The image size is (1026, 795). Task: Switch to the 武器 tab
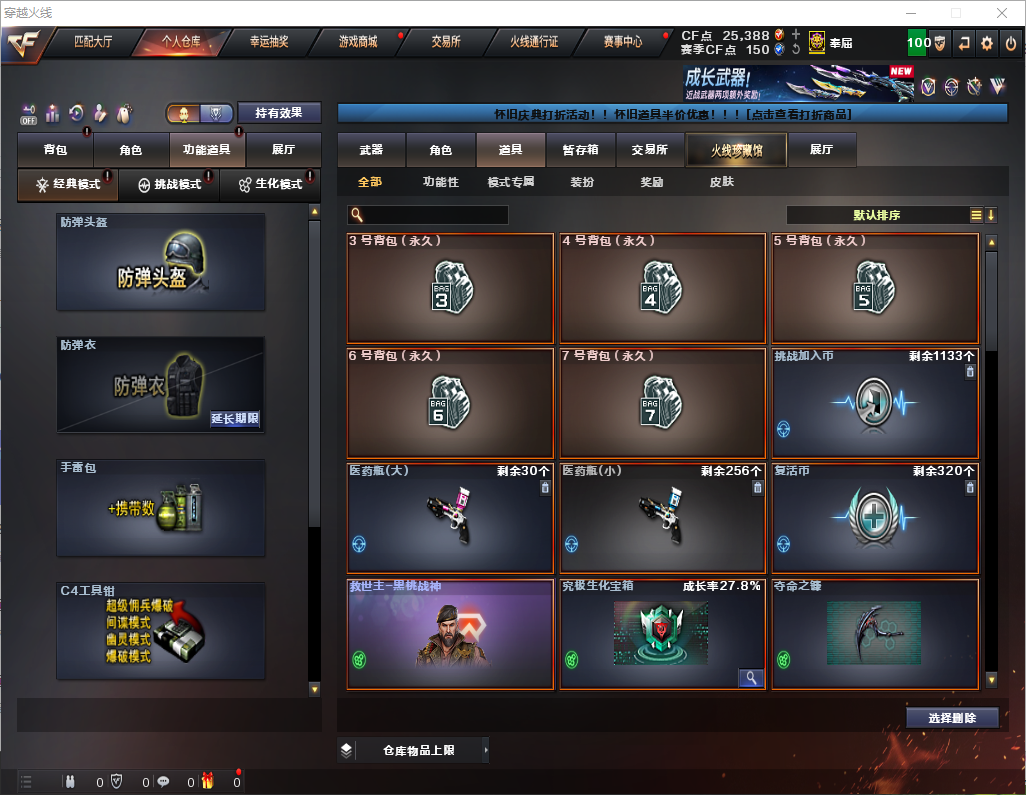371,150
